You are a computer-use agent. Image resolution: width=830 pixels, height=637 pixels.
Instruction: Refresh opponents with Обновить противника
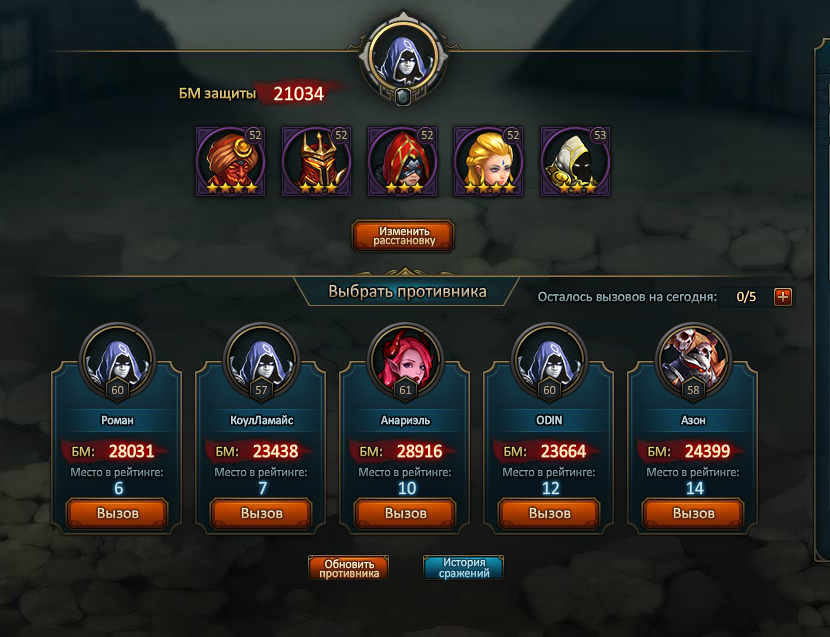point(349,568)
